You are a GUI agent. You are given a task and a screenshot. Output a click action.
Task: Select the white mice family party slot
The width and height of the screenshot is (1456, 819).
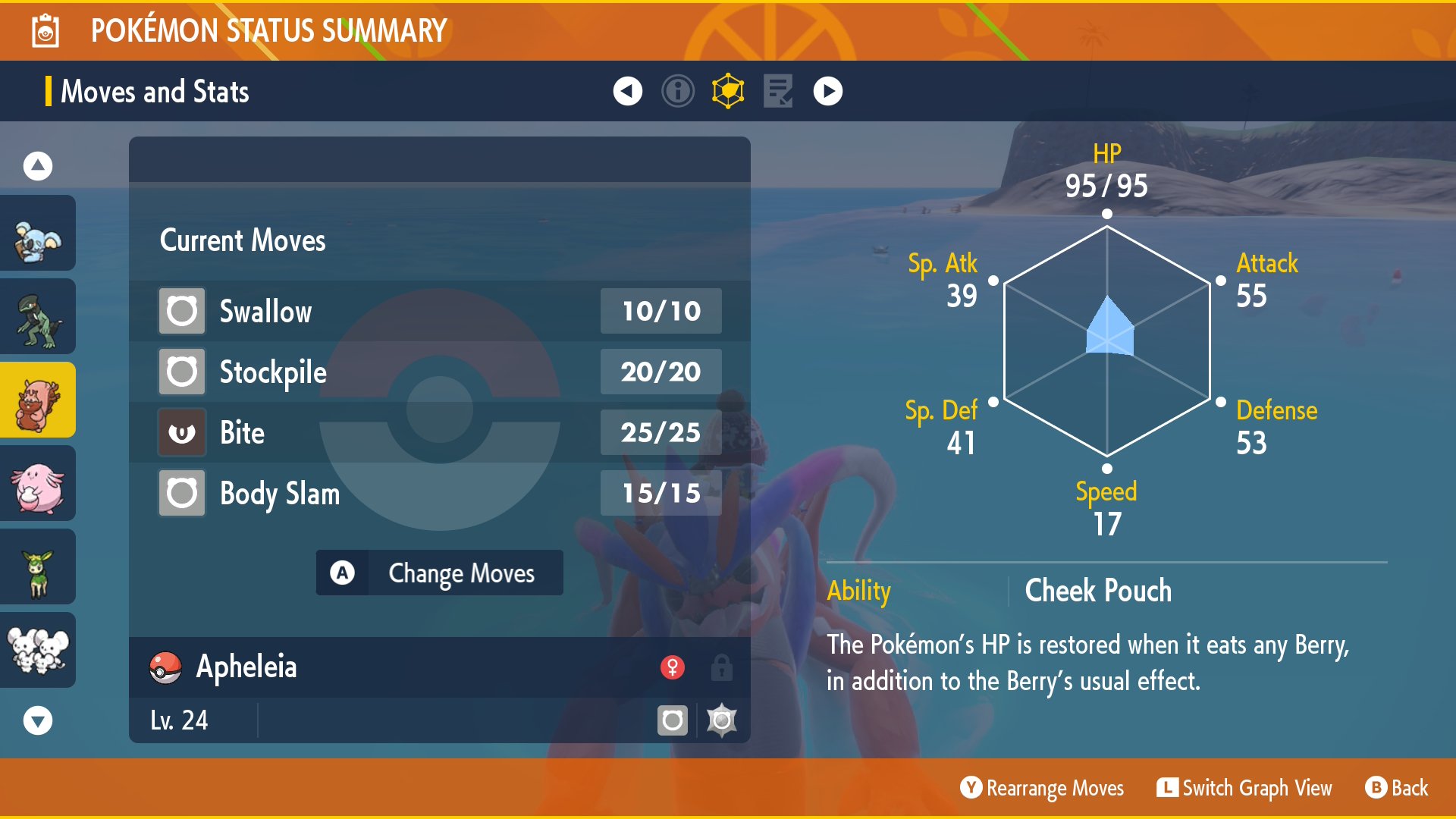38,651
